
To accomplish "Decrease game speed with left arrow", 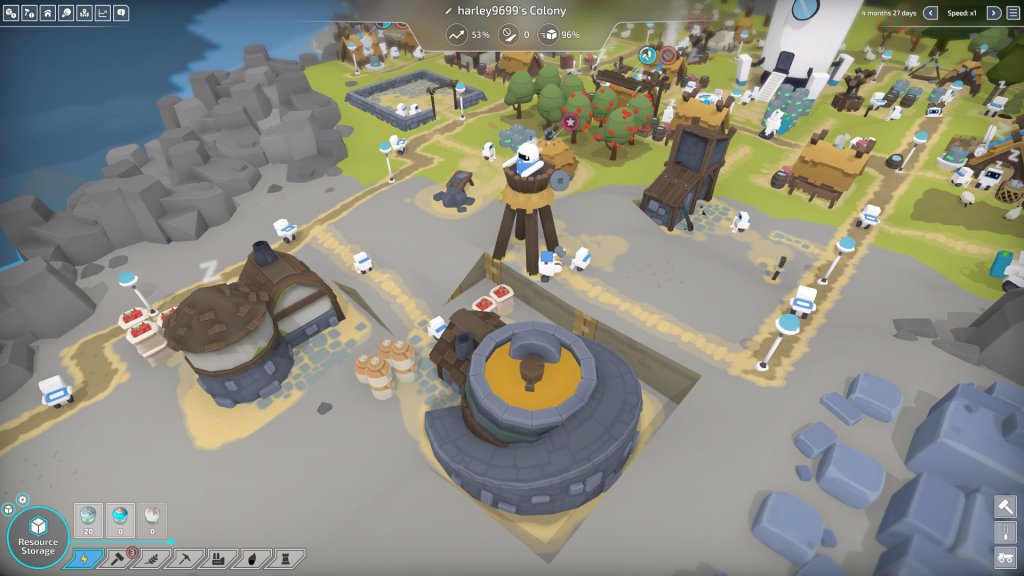I will pos(931,13).
